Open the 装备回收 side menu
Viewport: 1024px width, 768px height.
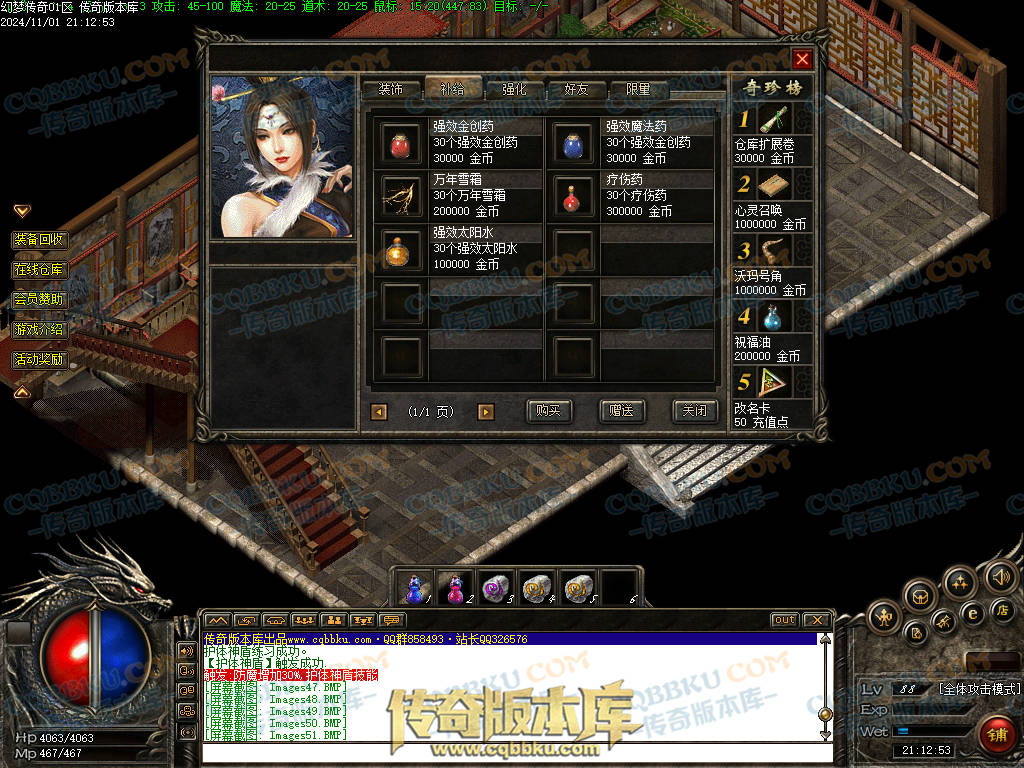click(40, 240)
